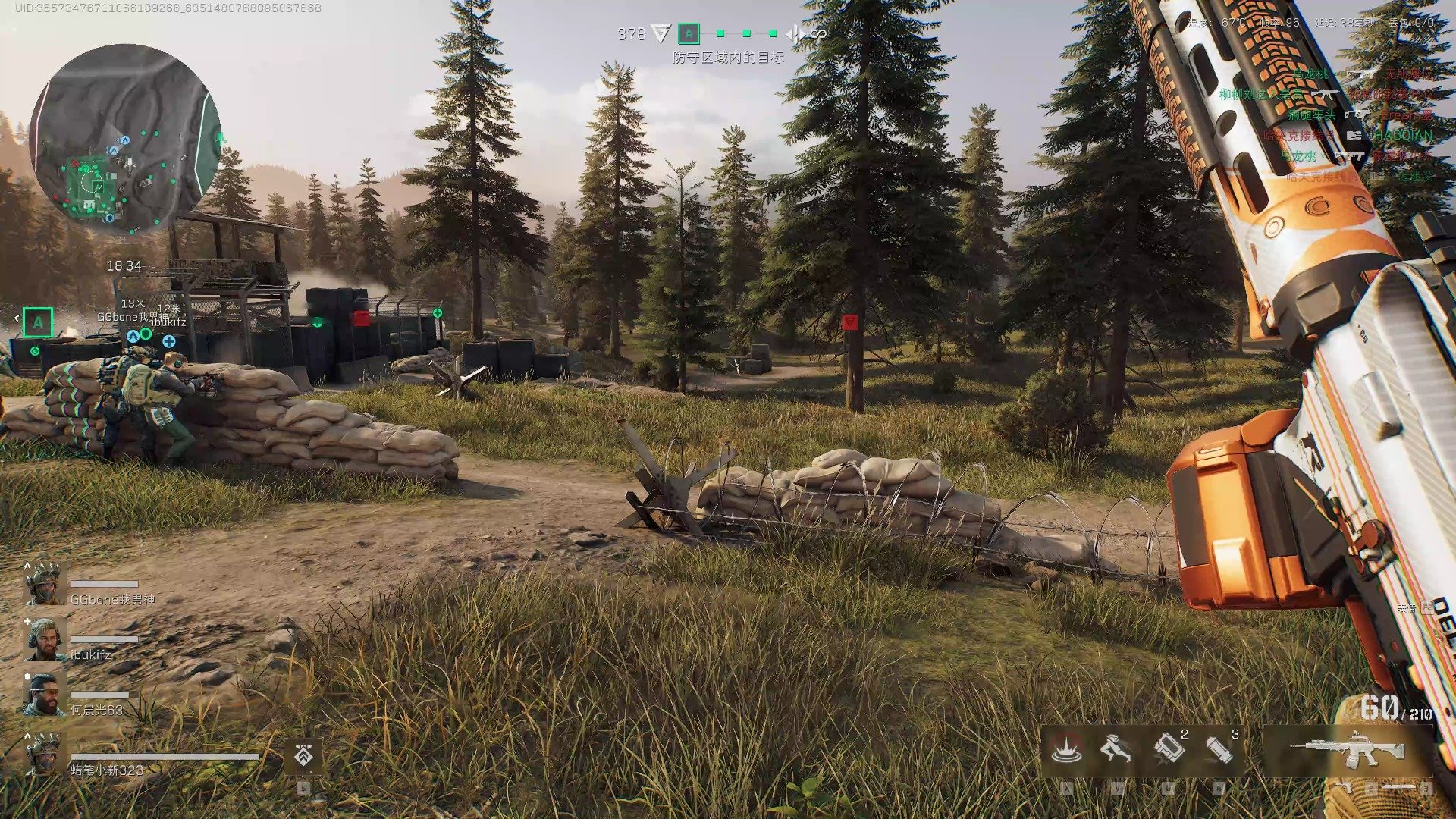Select the gadget with count 2

pyautogui.click(x=1168, y=749)
